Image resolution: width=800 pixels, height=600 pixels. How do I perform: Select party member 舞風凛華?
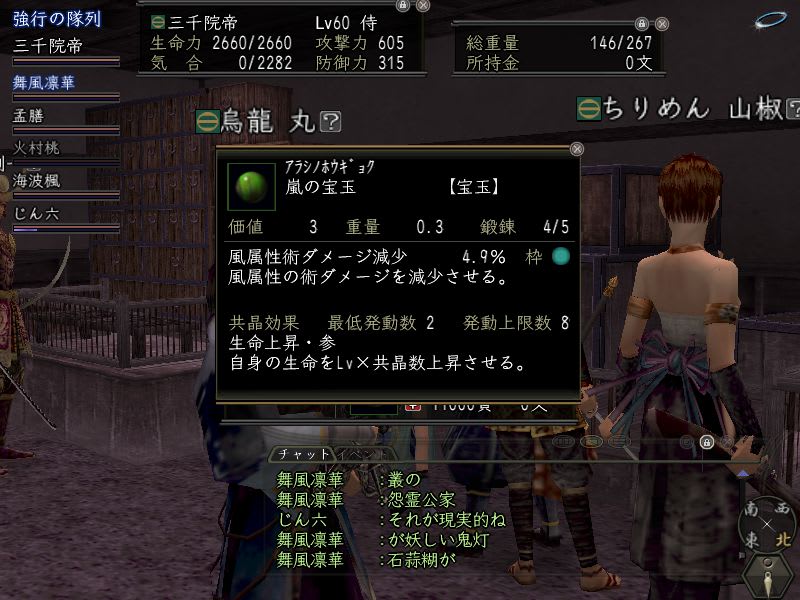[x=44, y=83]
